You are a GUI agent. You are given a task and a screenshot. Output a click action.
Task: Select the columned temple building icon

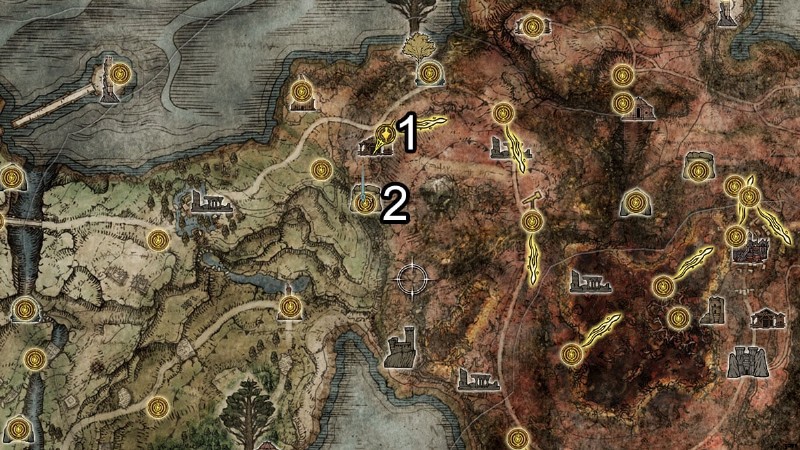click(x=767, y=319)
